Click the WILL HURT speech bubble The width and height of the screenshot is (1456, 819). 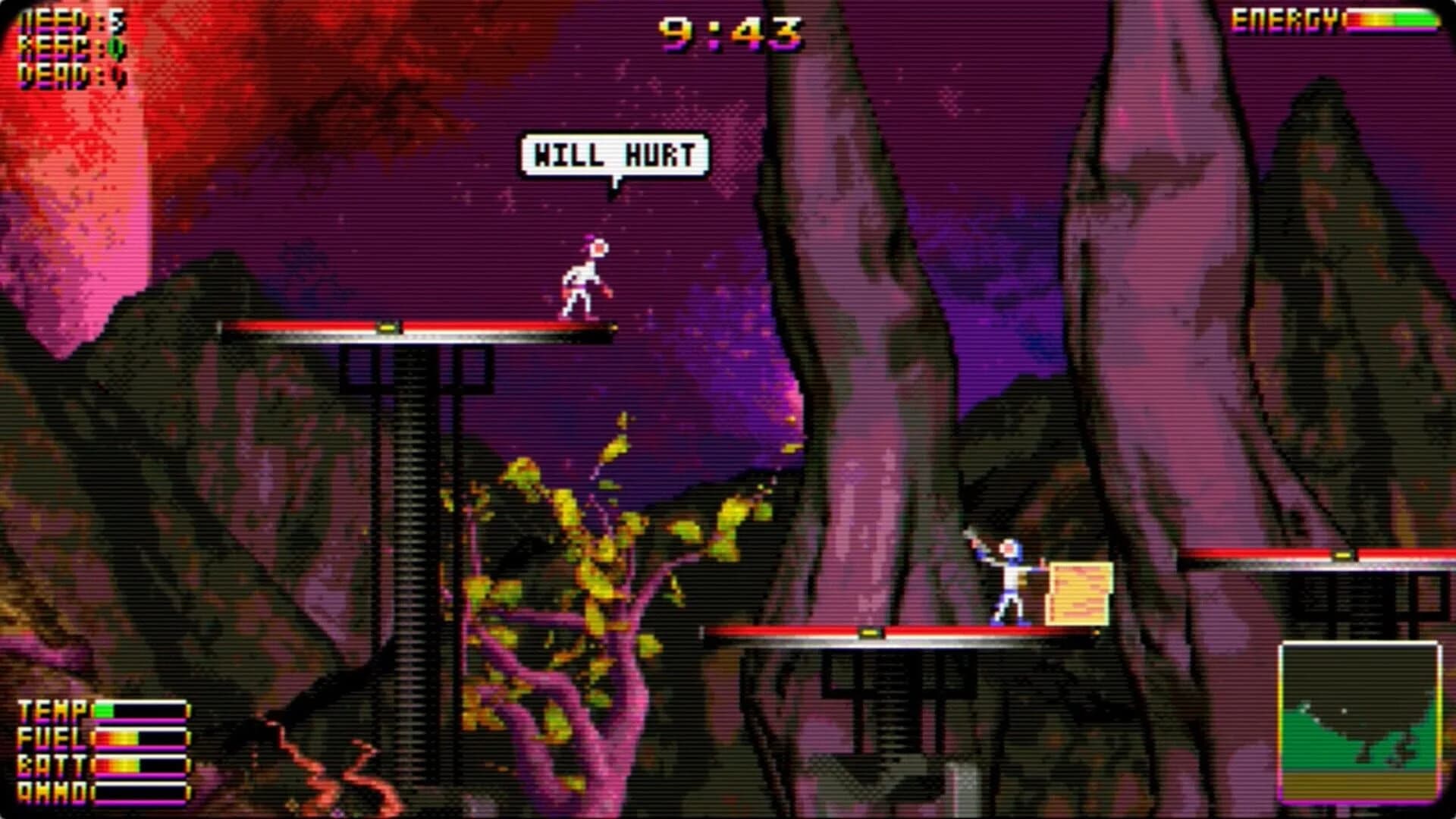614,154
